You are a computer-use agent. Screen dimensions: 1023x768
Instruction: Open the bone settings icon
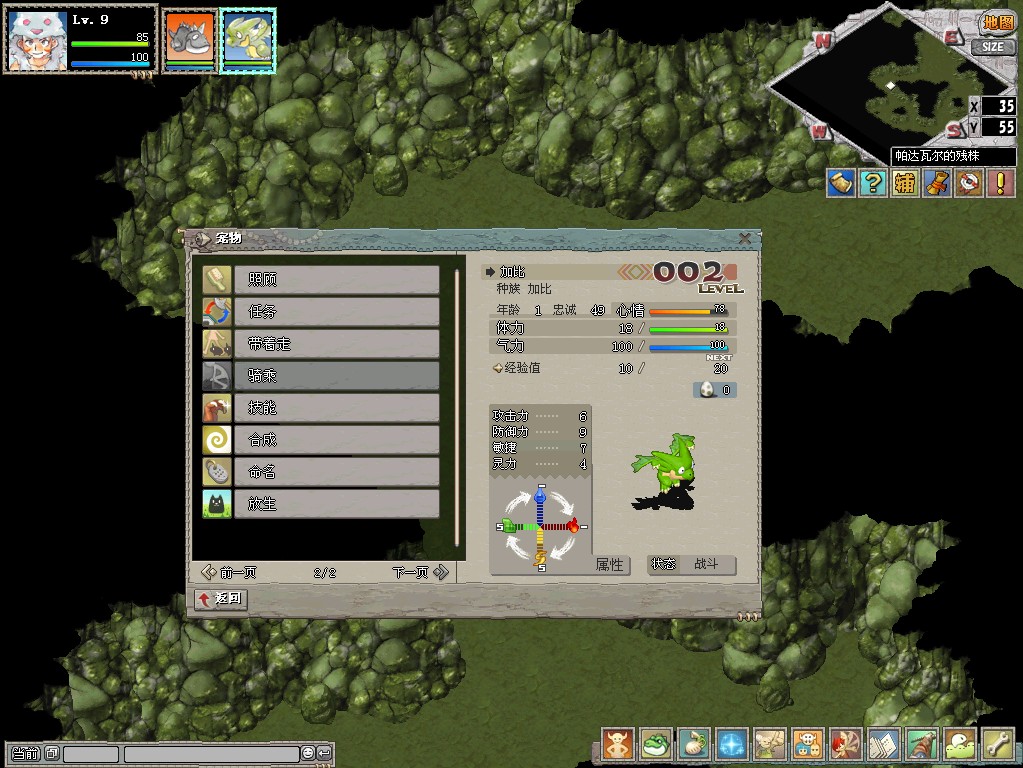[x=998, y=744]
